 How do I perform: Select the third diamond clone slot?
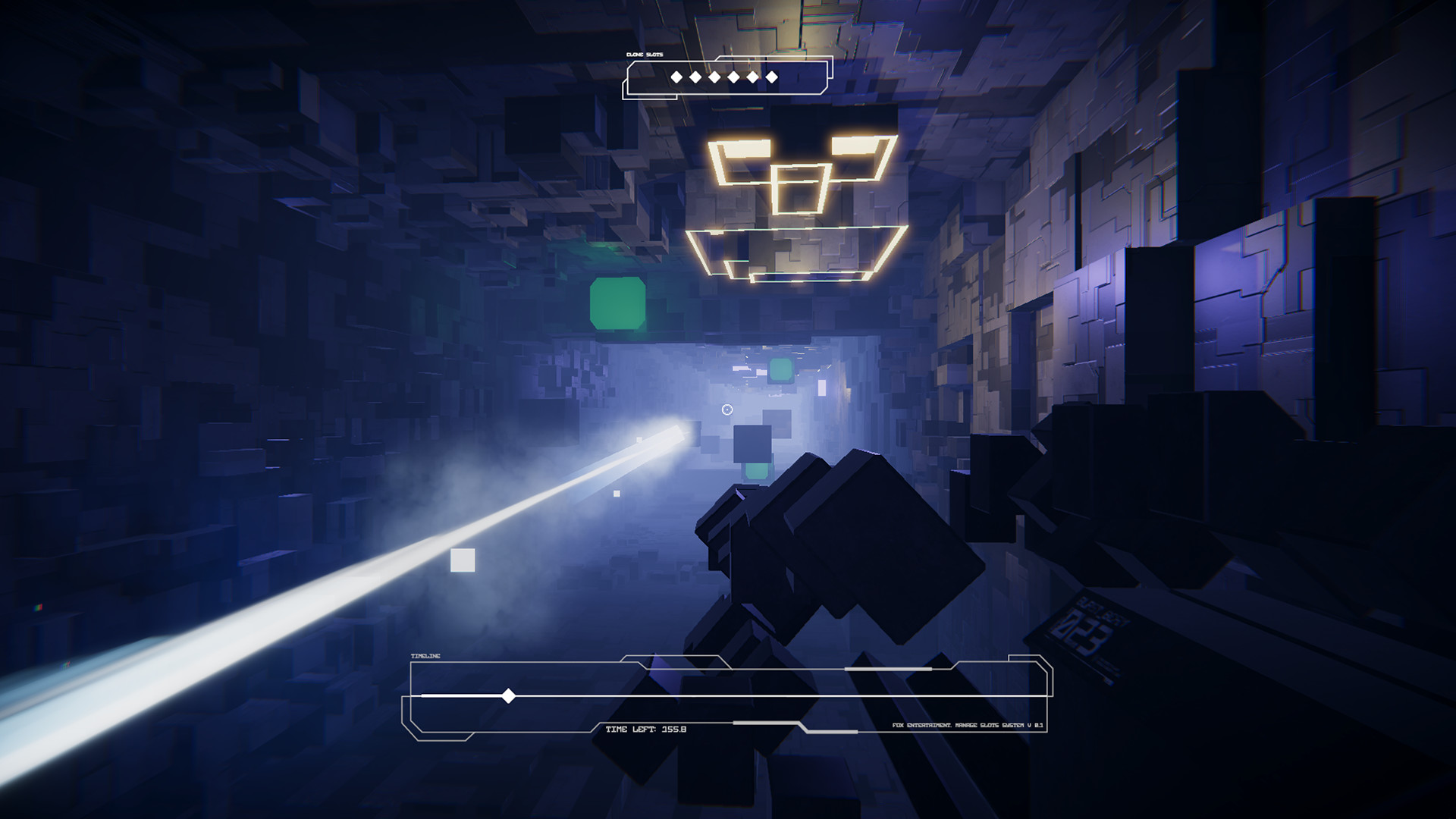tap(714, 77)
